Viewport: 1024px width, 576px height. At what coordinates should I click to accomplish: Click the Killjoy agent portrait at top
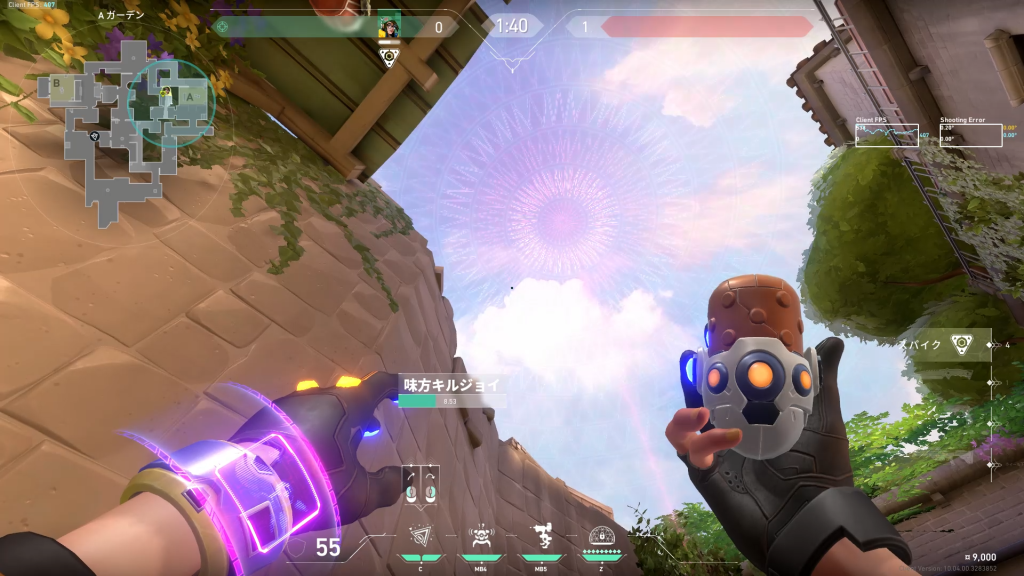point(389,27)
